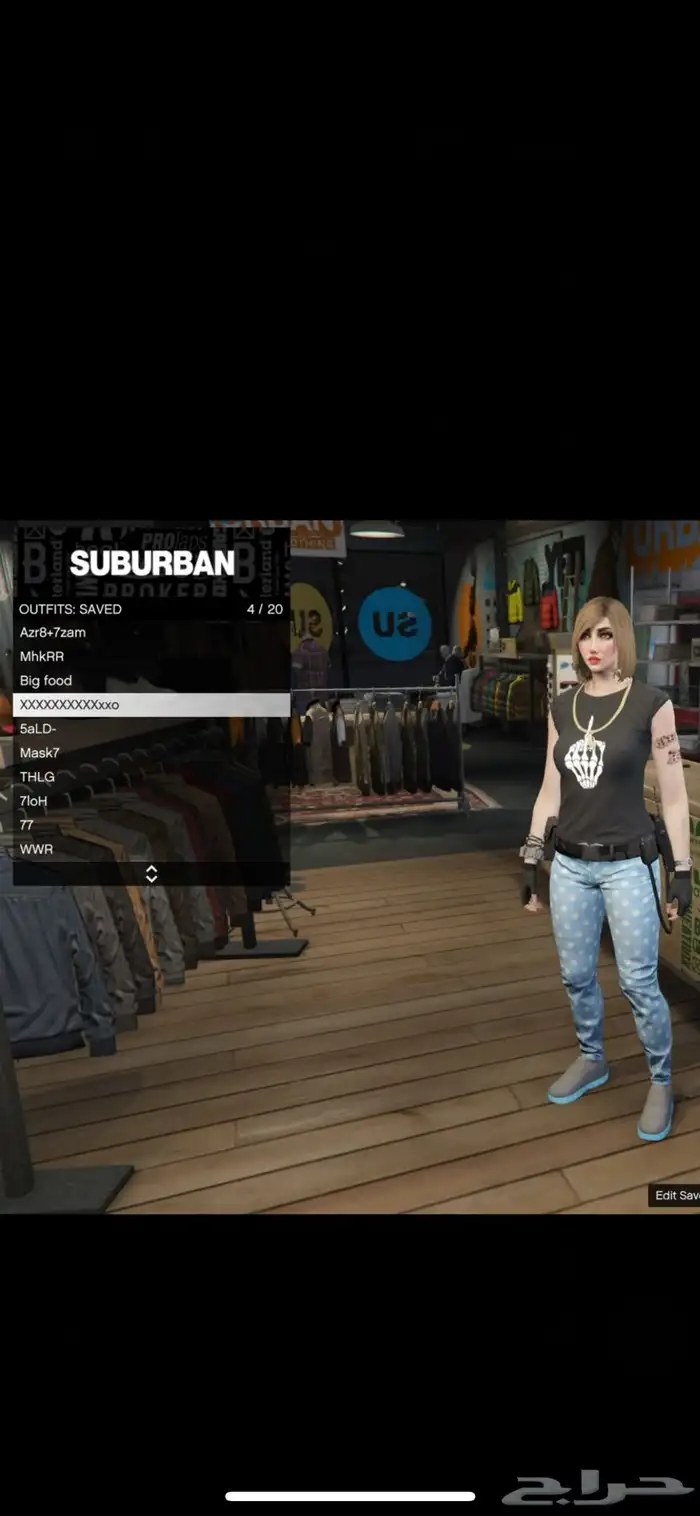Viewport: 700px width, 1516px height.
Task: Click the Edit Saved prompt label
Action: [x=675, y=1195]
